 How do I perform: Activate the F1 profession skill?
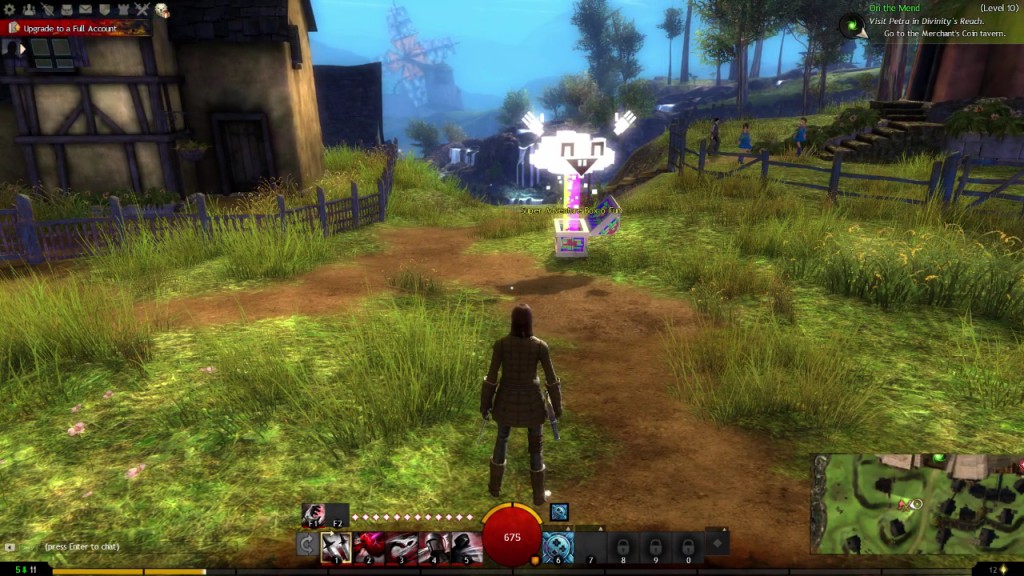tap(312, 514)
